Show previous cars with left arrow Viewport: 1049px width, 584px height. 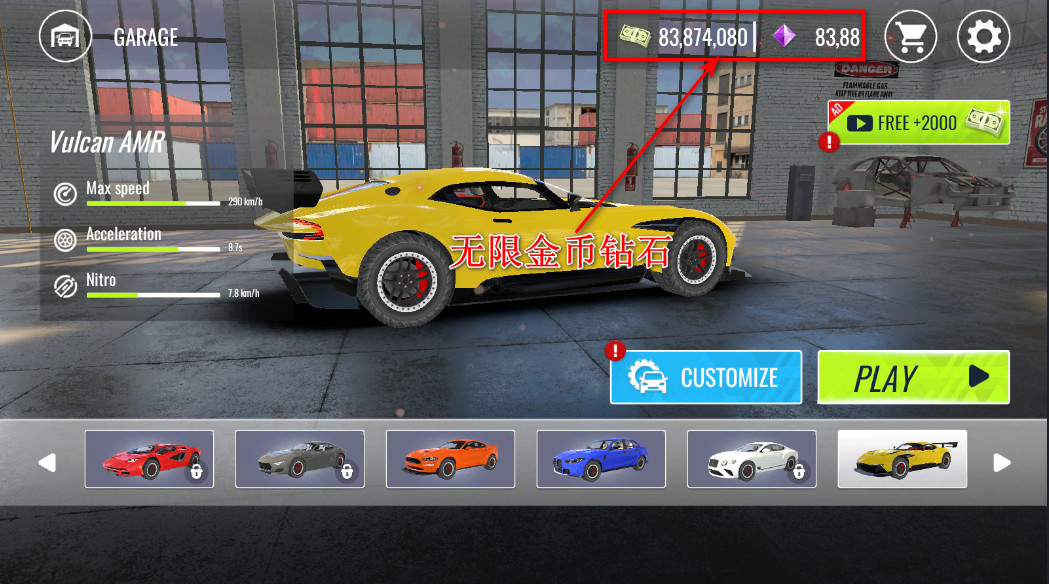pyautogui.click(x=47, y=462)
